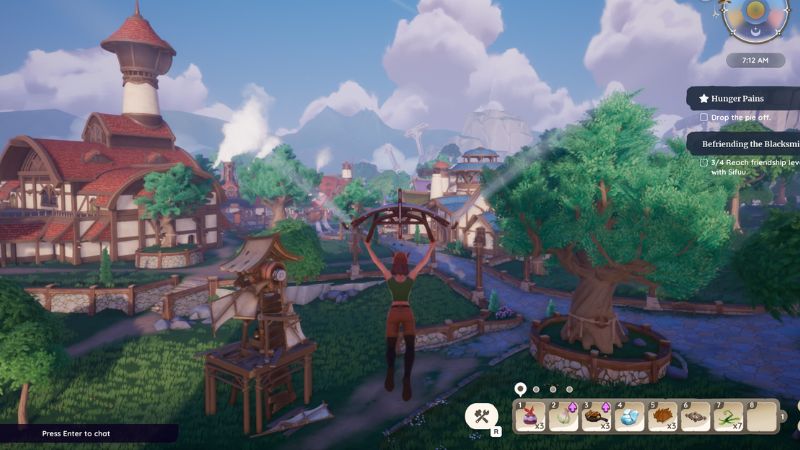Screen dimensions: 800x450
Task: Open the Befriending the Blacksmith quest
Action: [745, 143]
